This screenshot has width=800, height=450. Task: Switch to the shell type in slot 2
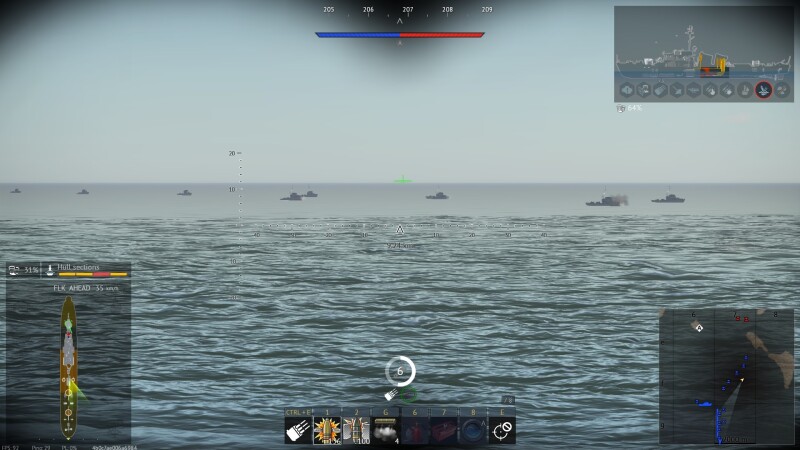click(x=356, y=431)
